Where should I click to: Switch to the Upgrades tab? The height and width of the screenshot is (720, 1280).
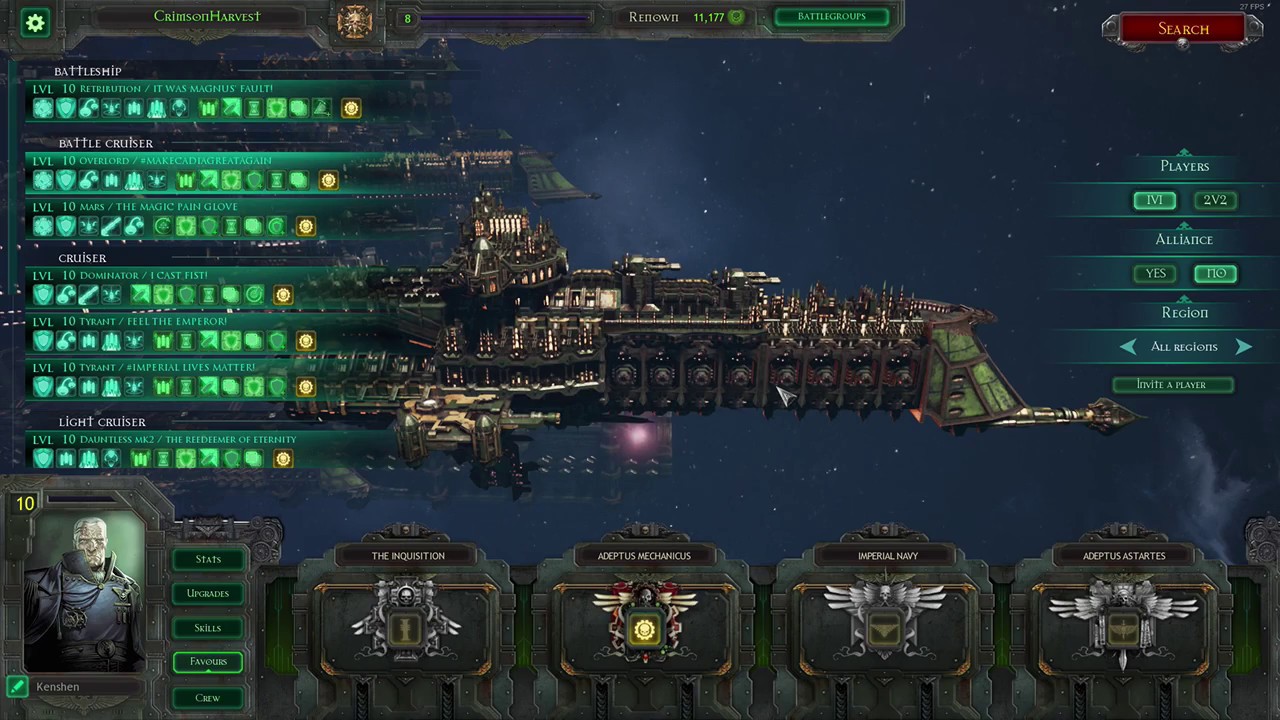208,593
